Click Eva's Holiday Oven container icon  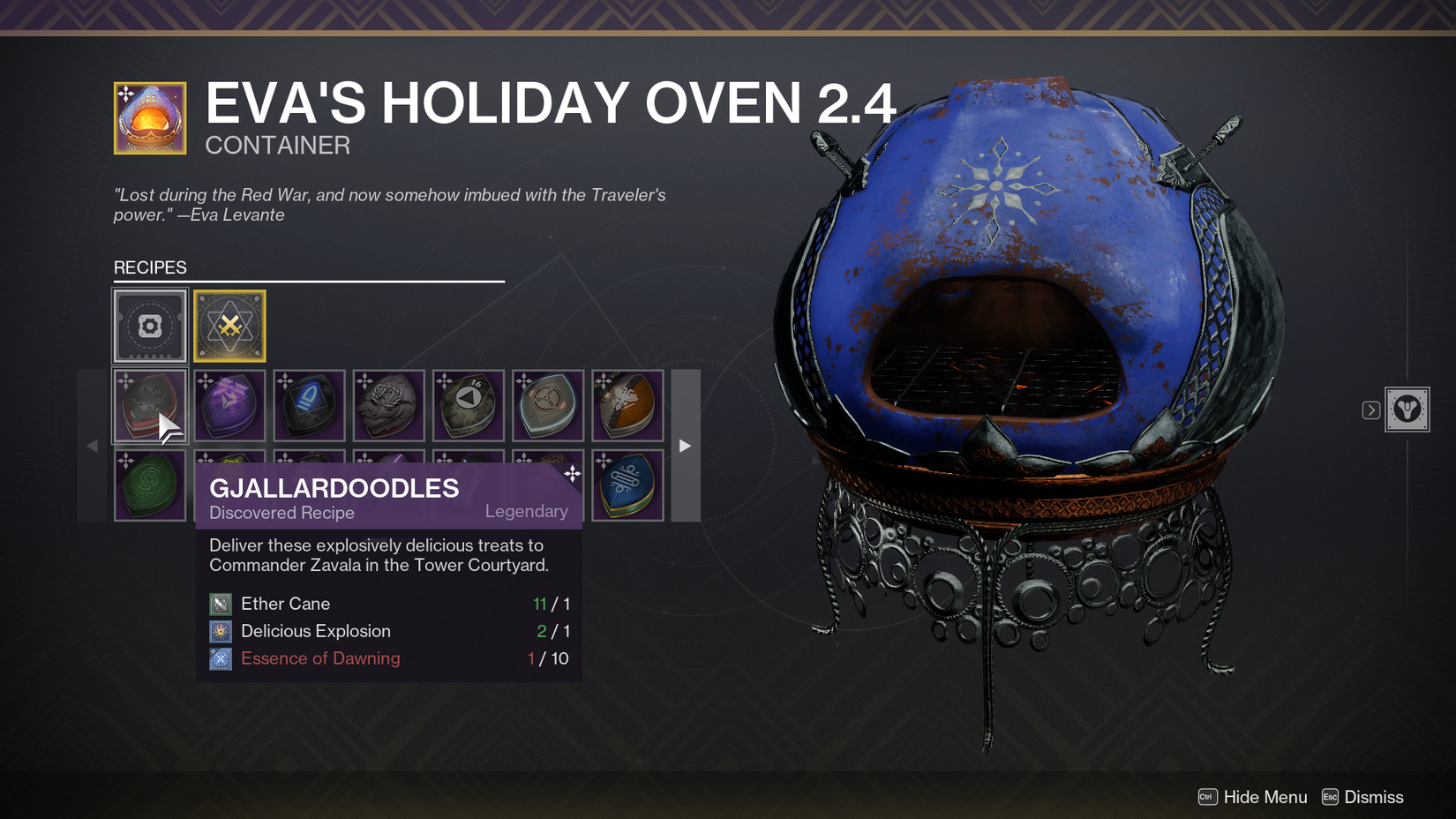coord(149,117)
